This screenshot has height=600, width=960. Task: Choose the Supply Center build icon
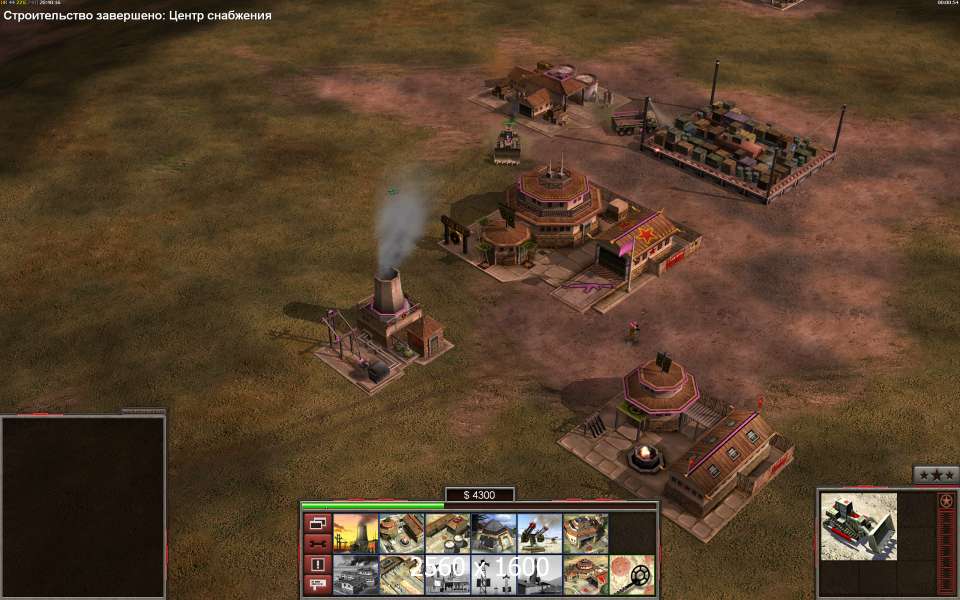coord(447,533)
